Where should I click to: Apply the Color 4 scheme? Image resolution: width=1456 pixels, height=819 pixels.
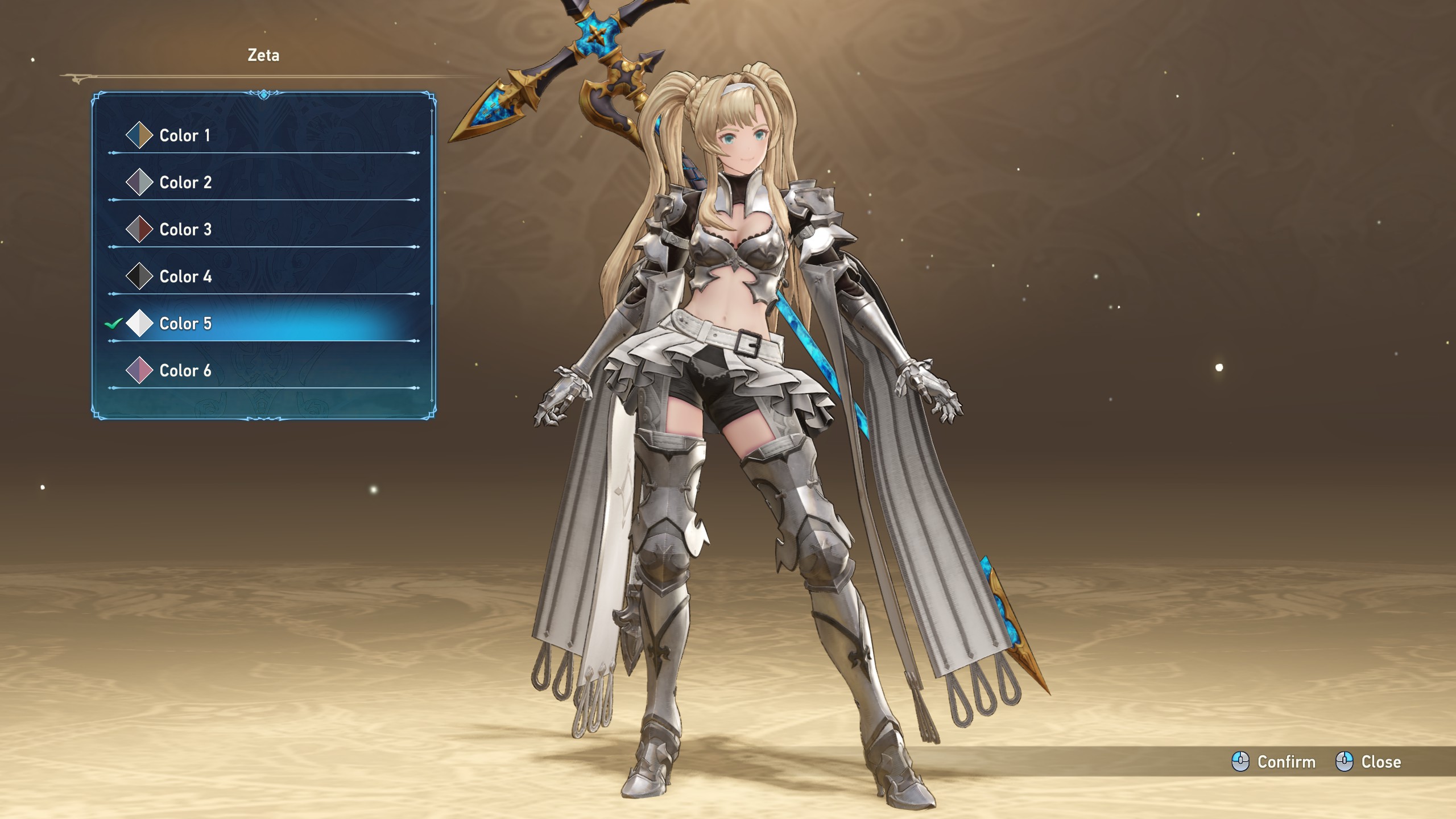(x=185, y=277)
